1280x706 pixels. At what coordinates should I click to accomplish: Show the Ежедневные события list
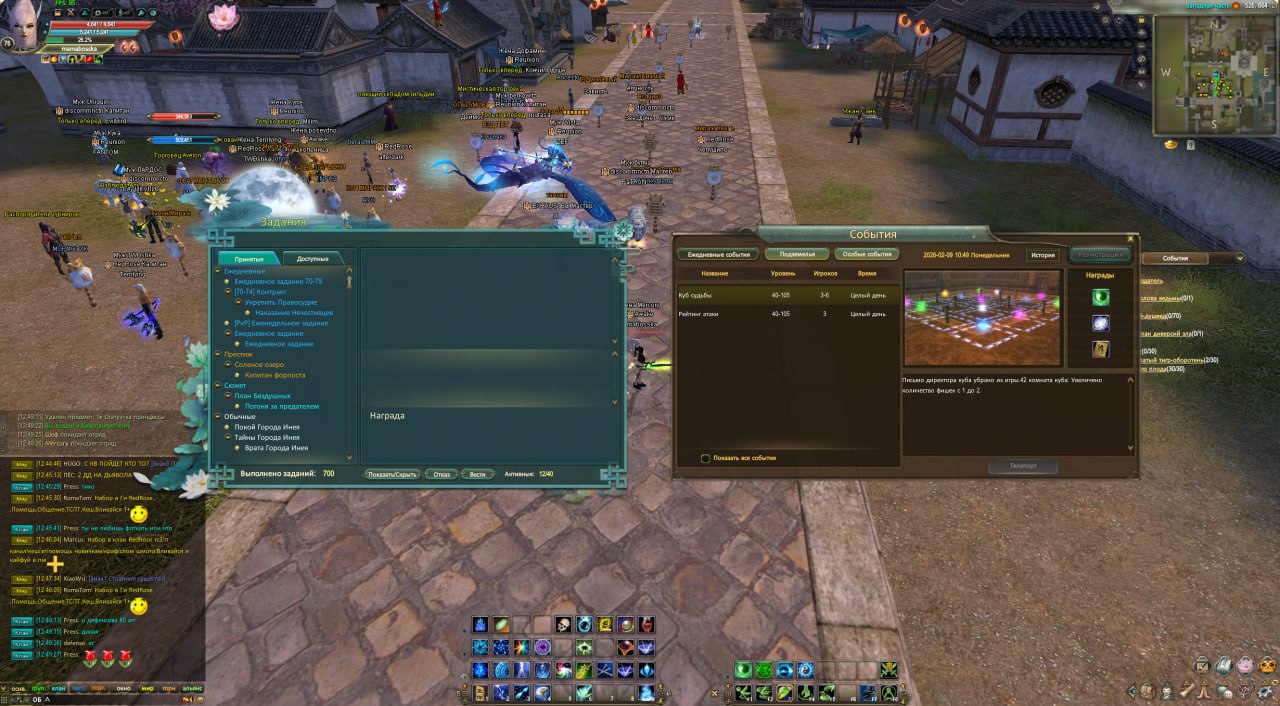click(x=716, y=254)
